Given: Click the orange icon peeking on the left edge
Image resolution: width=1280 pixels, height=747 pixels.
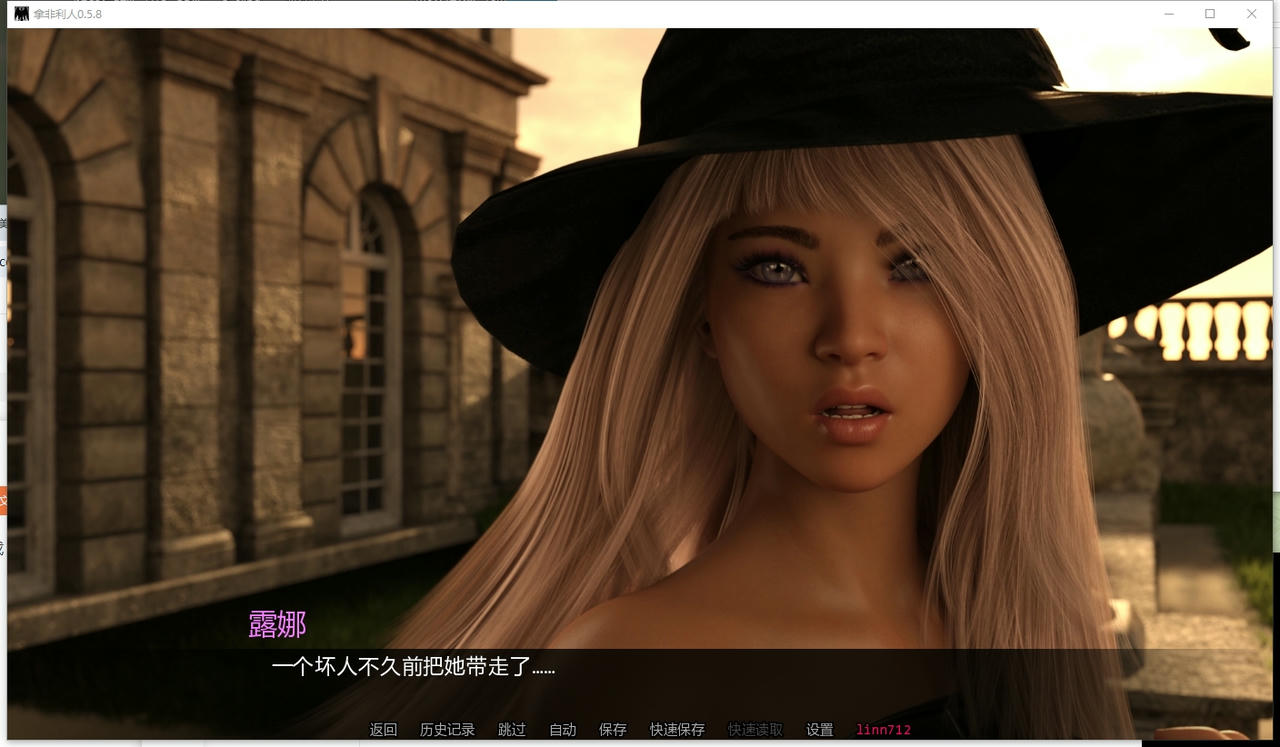Looking at the screenshot, I should coord(4,500).
